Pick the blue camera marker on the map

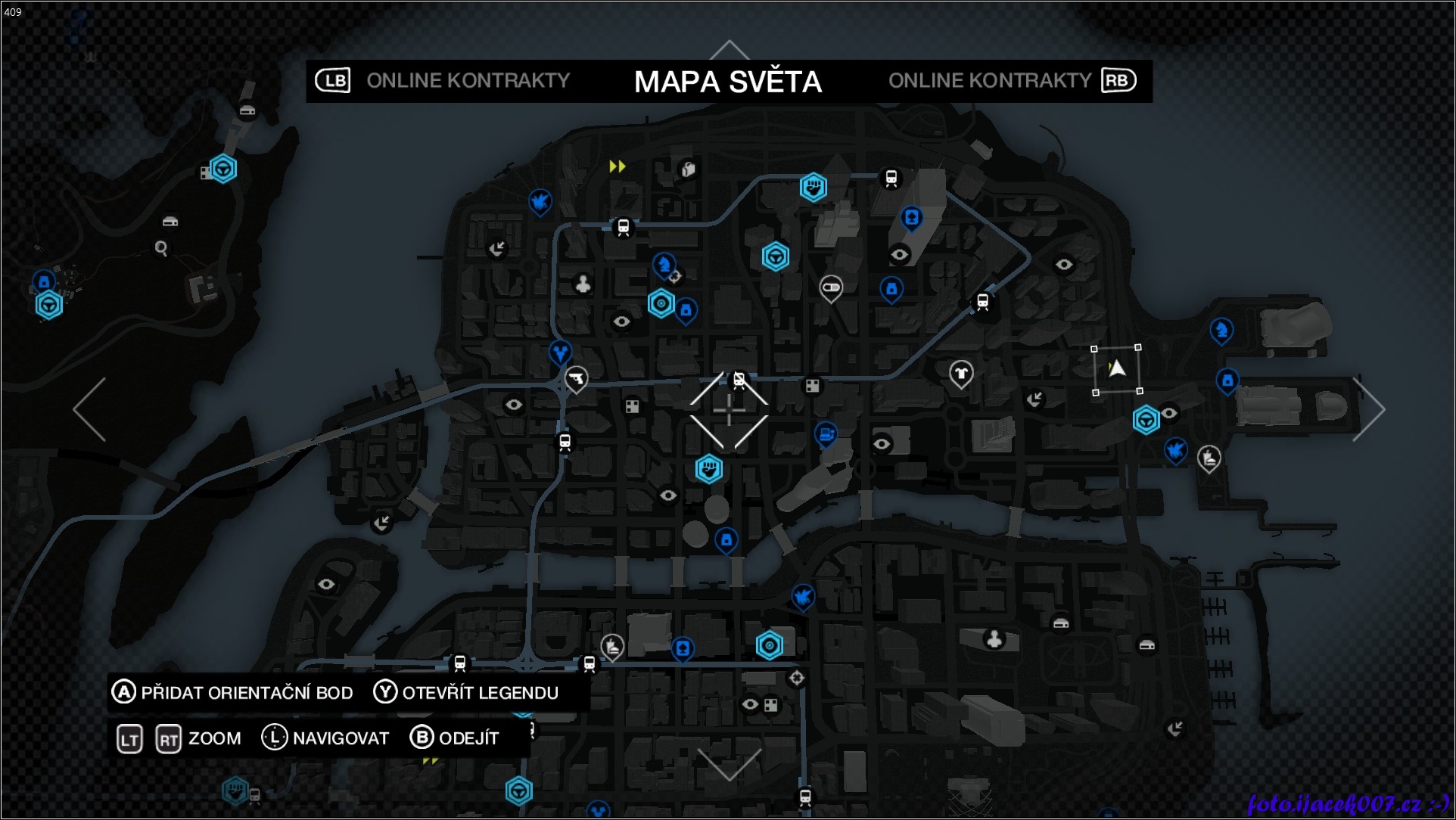tap(826, 434)
